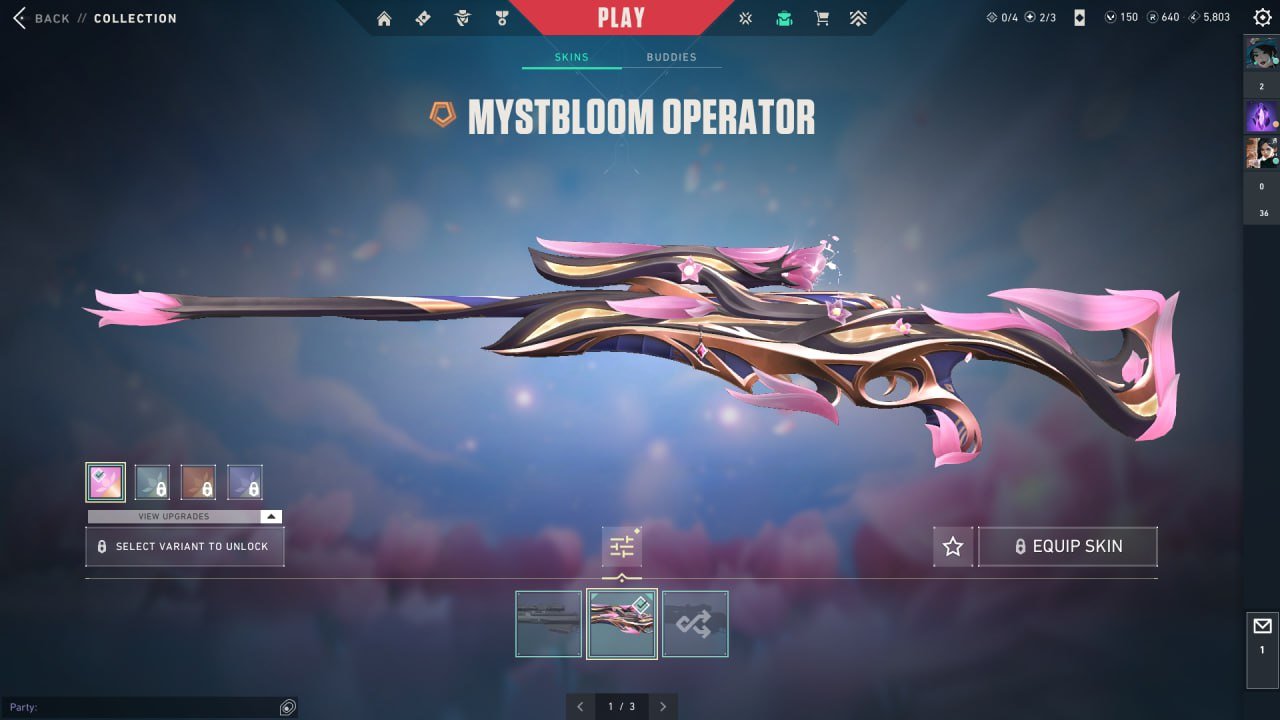The width and height of the screenshot is (1280, 720).
Task: Click the Equip Skin button
Action: point(1067,547)
